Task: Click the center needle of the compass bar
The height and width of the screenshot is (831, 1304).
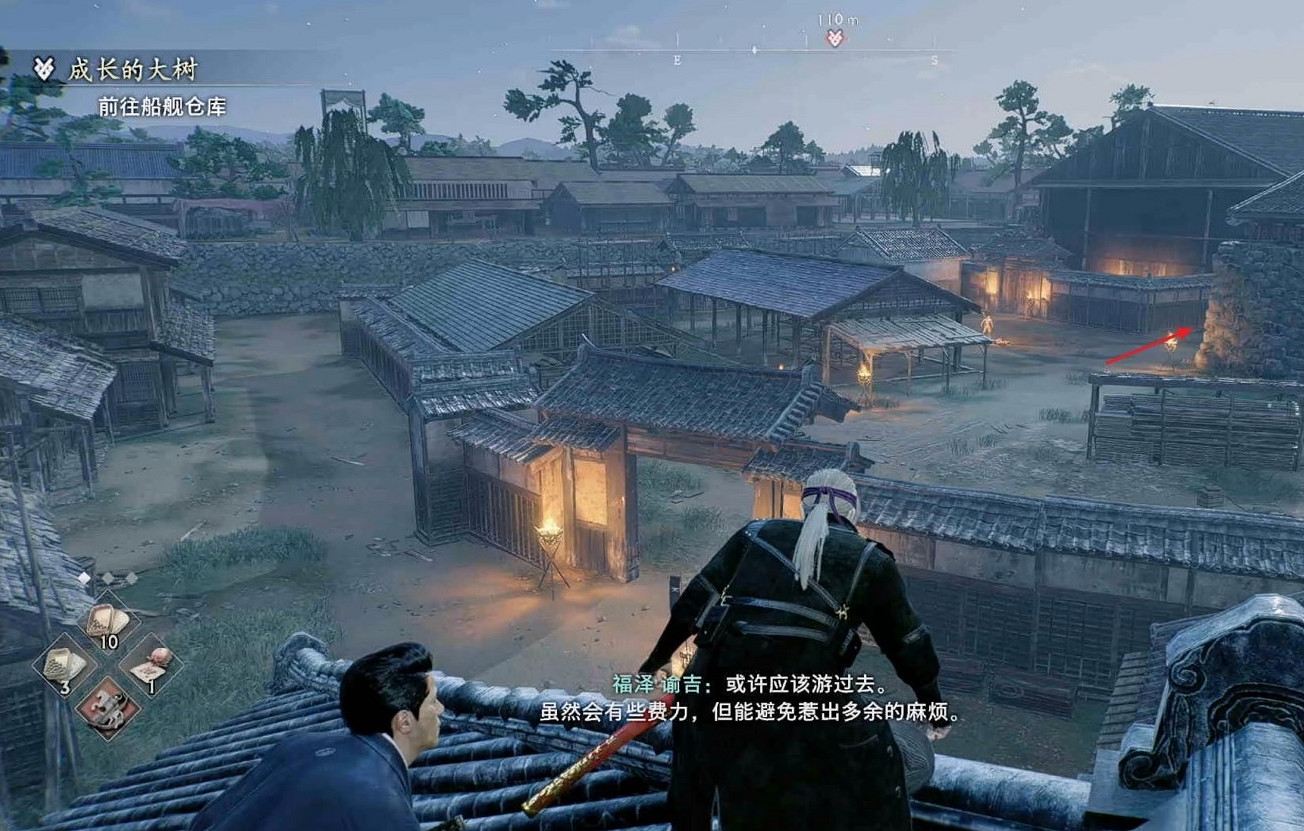Action: point(754,50)
